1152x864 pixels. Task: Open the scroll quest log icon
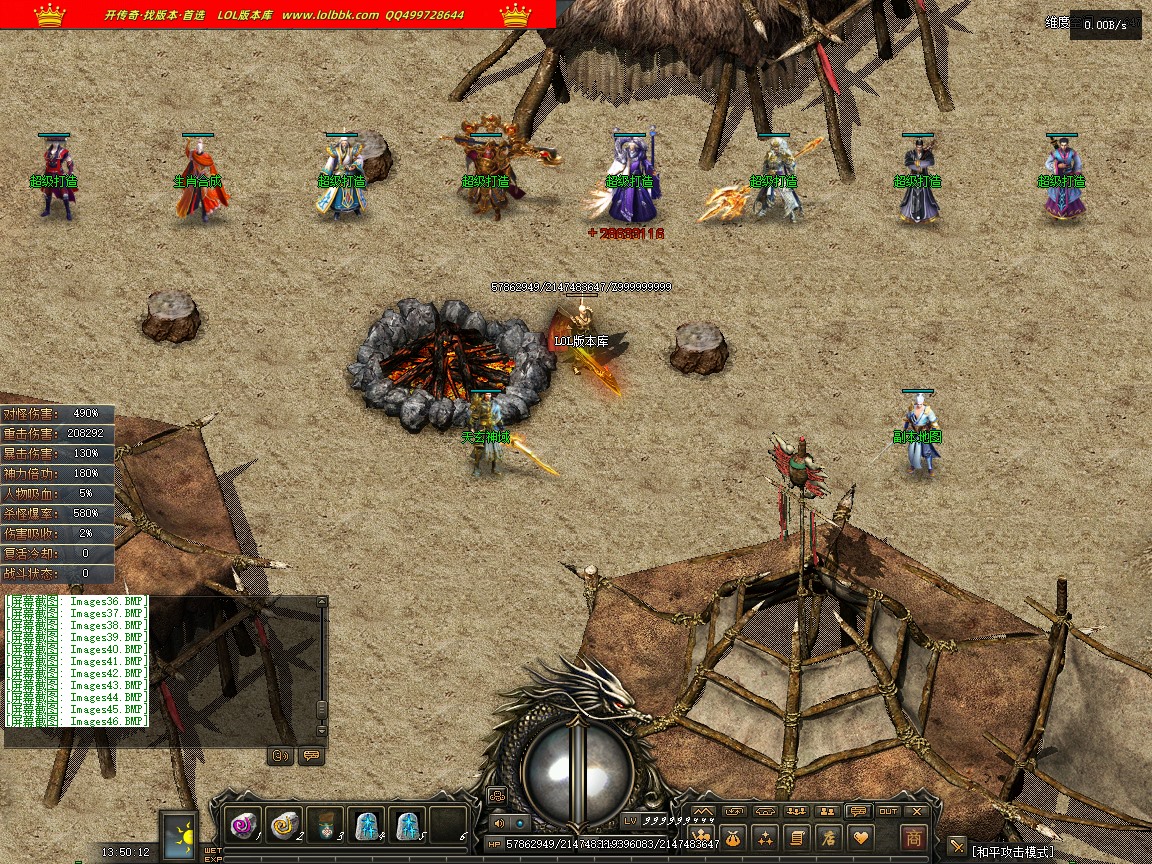pyautogui.click(x=796, y=838)
